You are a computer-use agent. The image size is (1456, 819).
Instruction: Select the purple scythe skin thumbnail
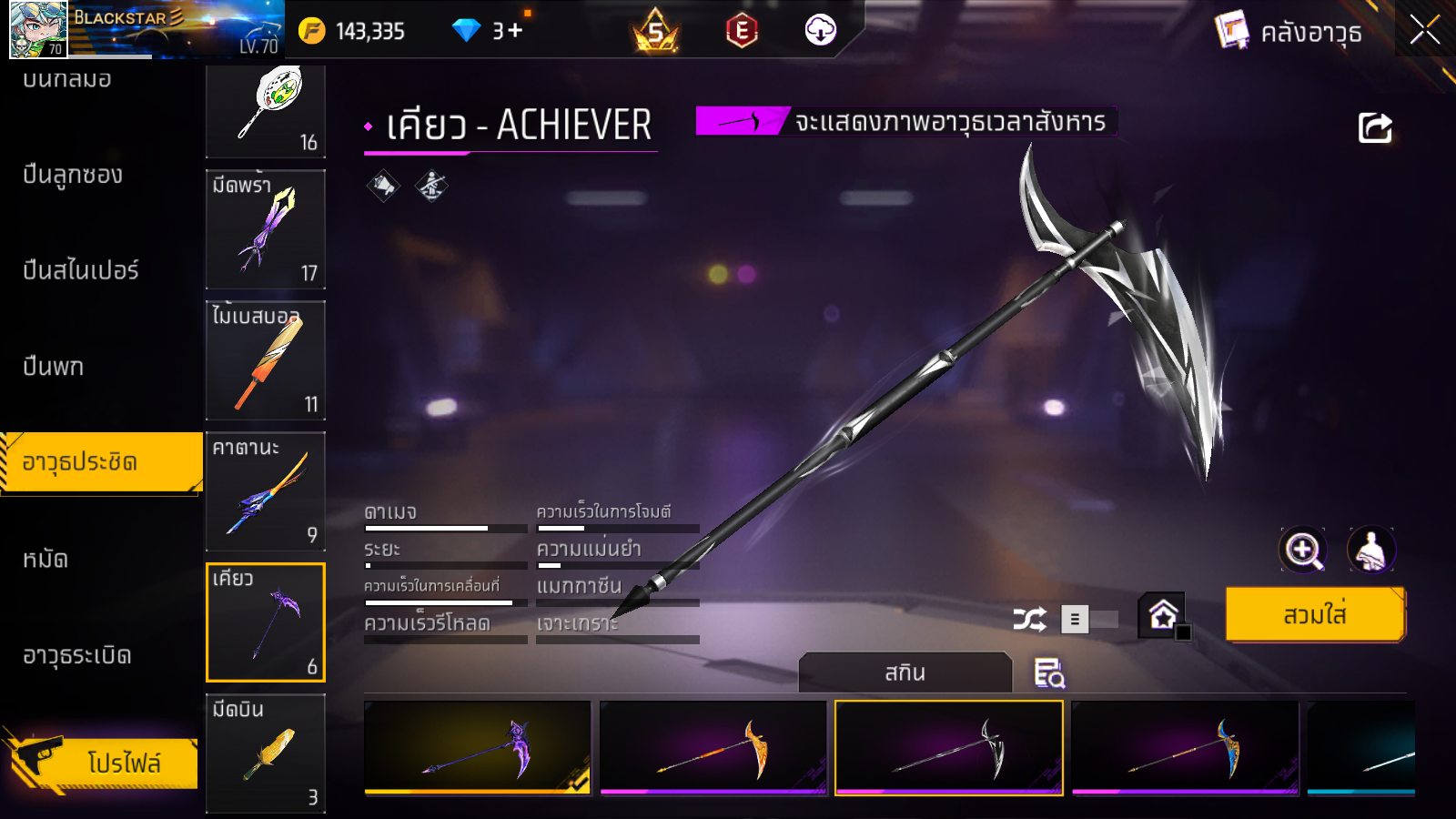[477, 748]
